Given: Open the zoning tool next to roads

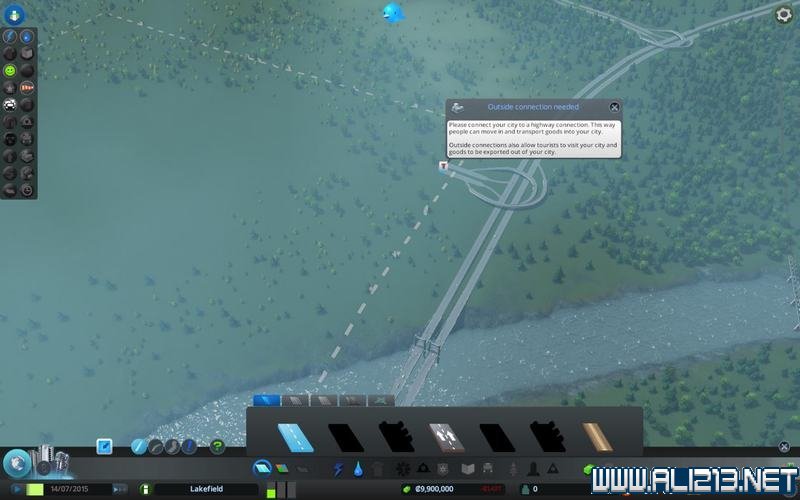Looking at the screenshot, I should [281, 468].
